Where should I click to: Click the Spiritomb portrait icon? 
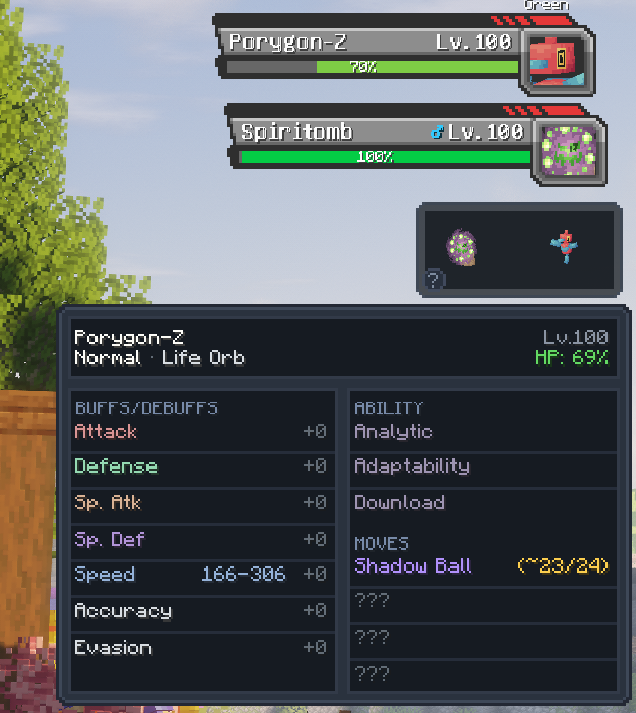pyautogui.click(x=567, y=151)
